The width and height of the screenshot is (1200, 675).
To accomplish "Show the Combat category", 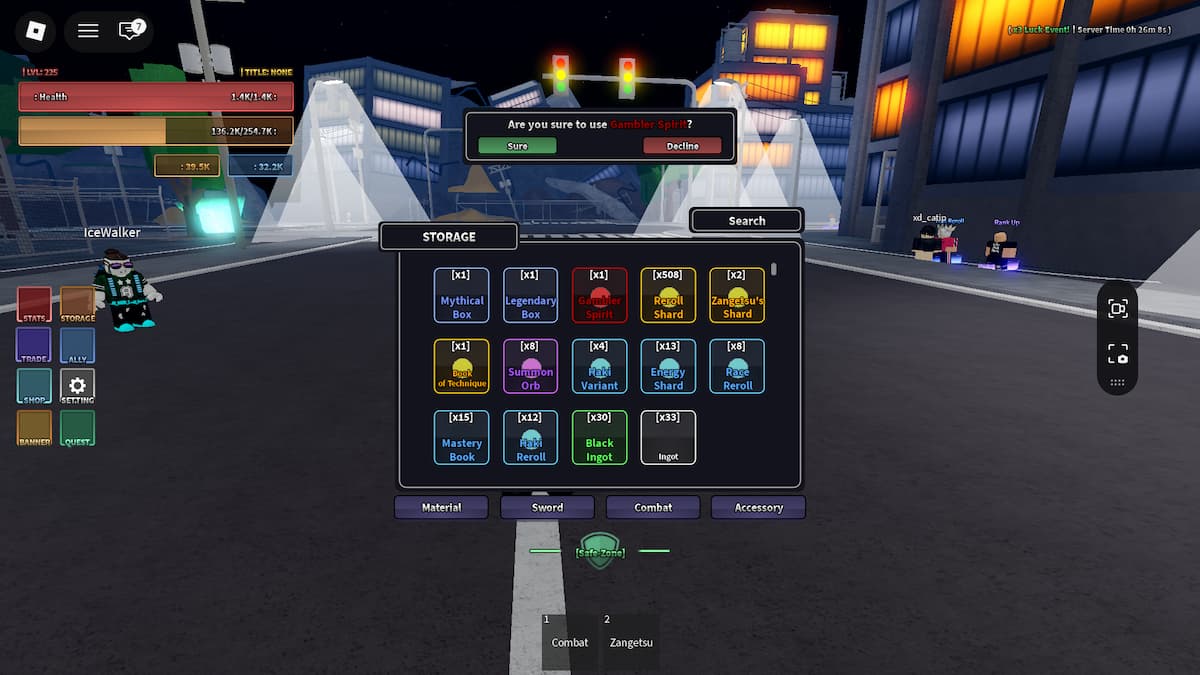I will tap(653, 507).
